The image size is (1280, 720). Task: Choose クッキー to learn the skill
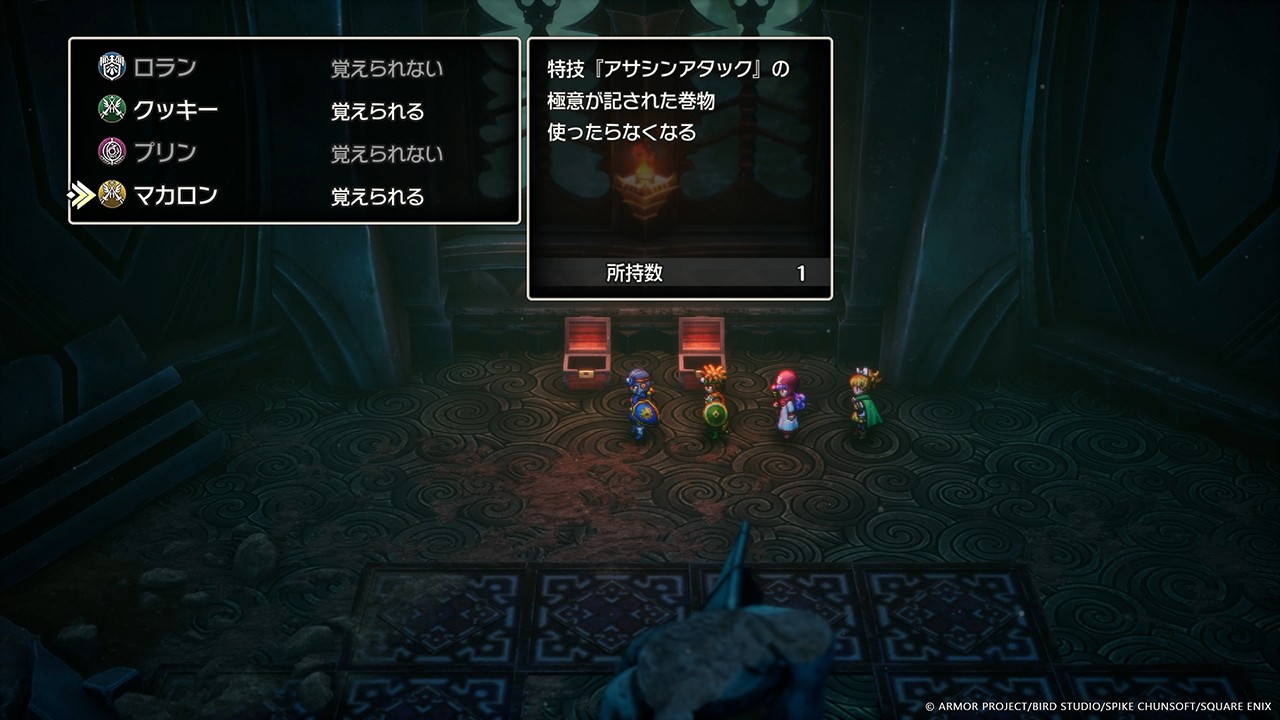pos(175,110)
